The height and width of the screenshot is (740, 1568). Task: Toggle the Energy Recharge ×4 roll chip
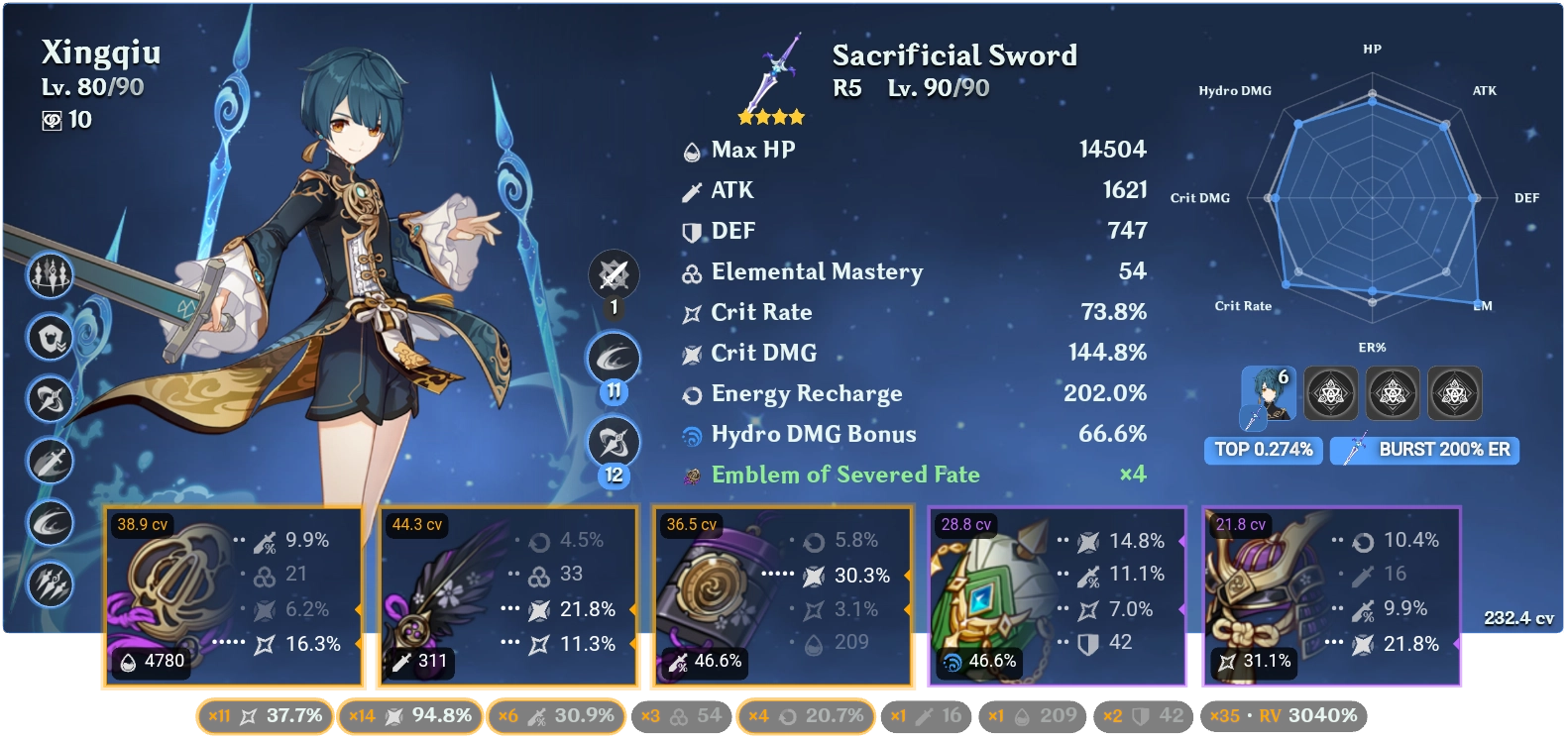805,714
